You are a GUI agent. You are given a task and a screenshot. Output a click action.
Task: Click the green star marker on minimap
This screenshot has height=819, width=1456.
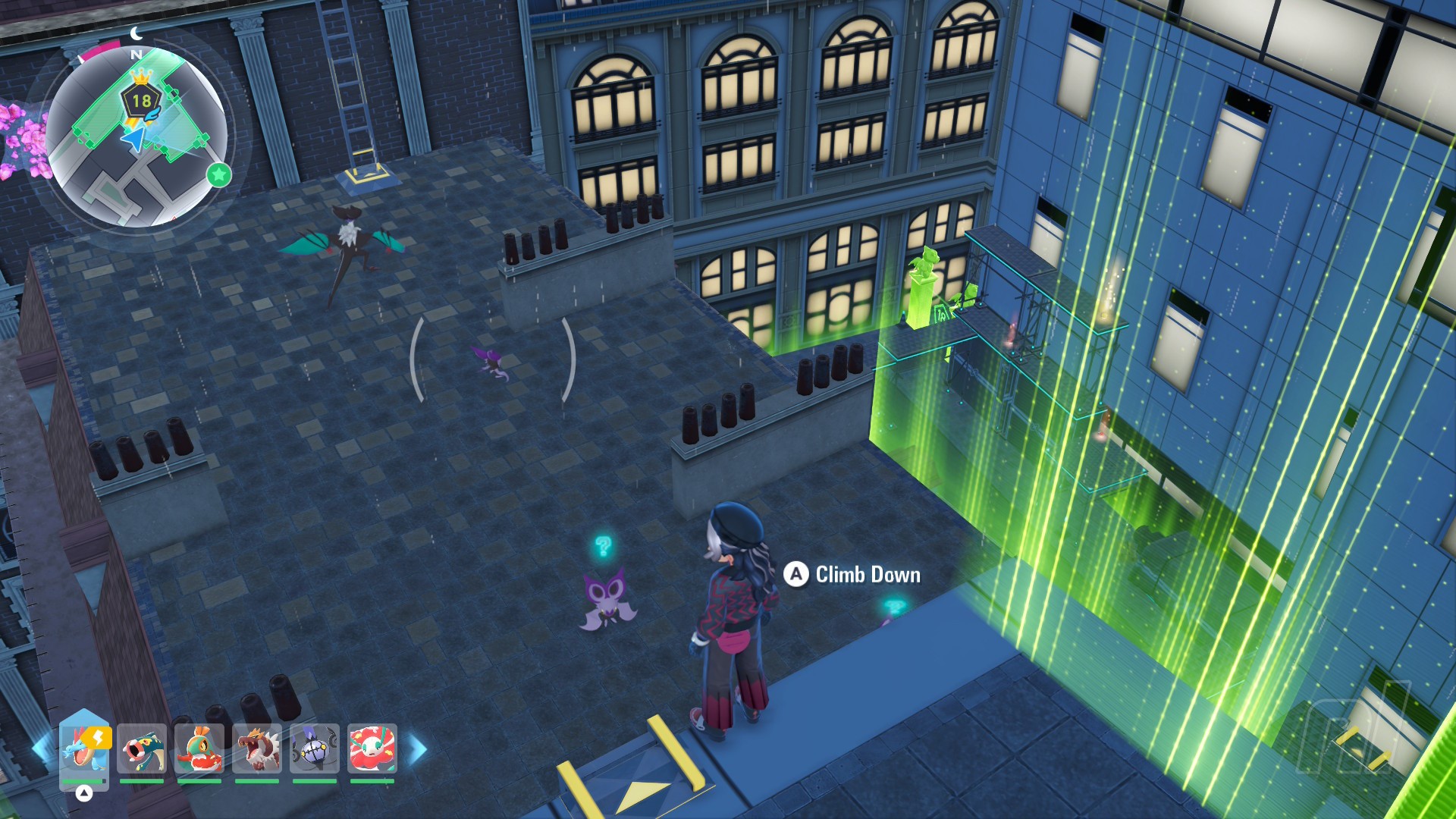(219, 174)
